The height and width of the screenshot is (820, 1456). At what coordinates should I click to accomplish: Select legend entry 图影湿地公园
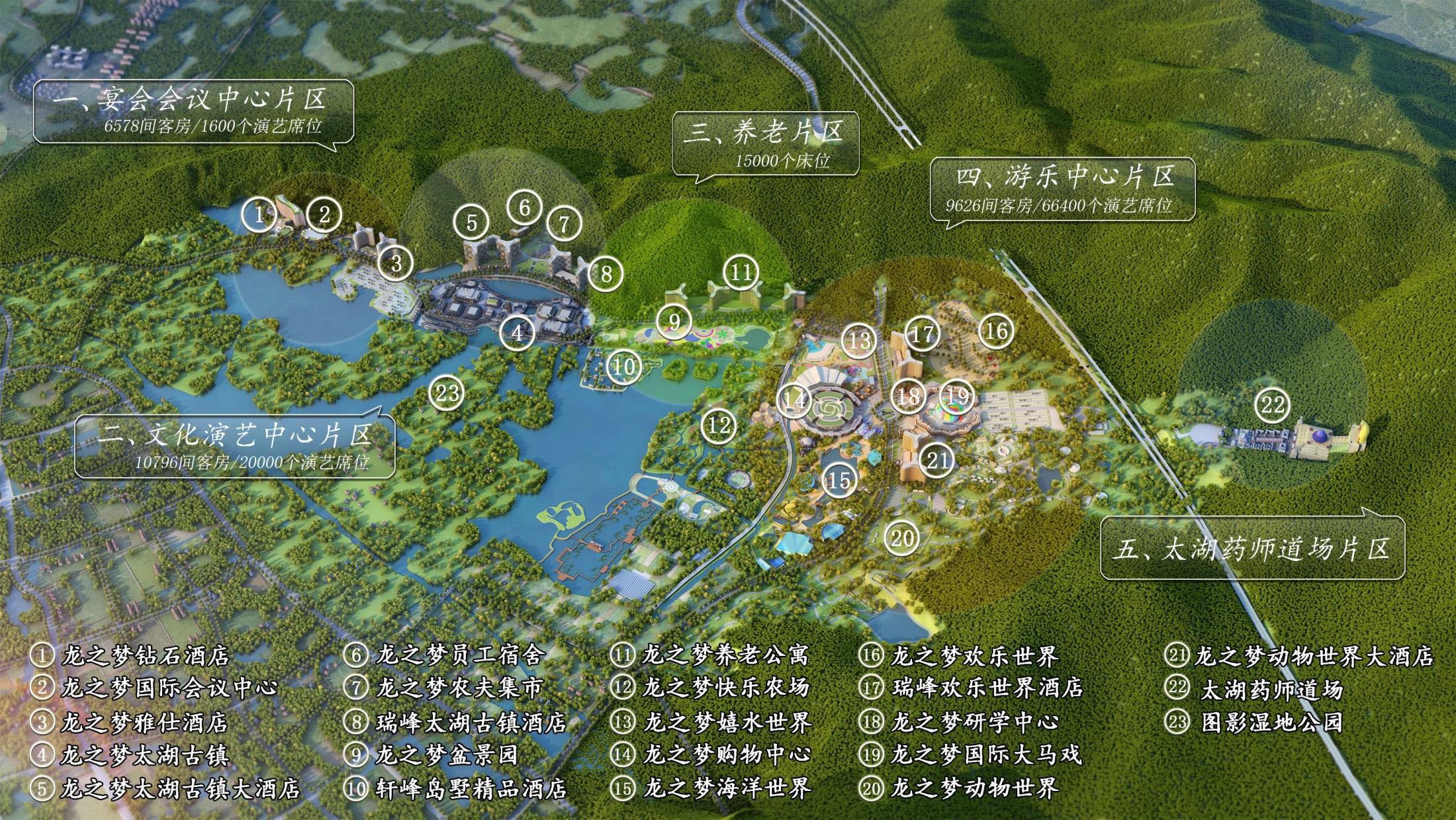1271,721
